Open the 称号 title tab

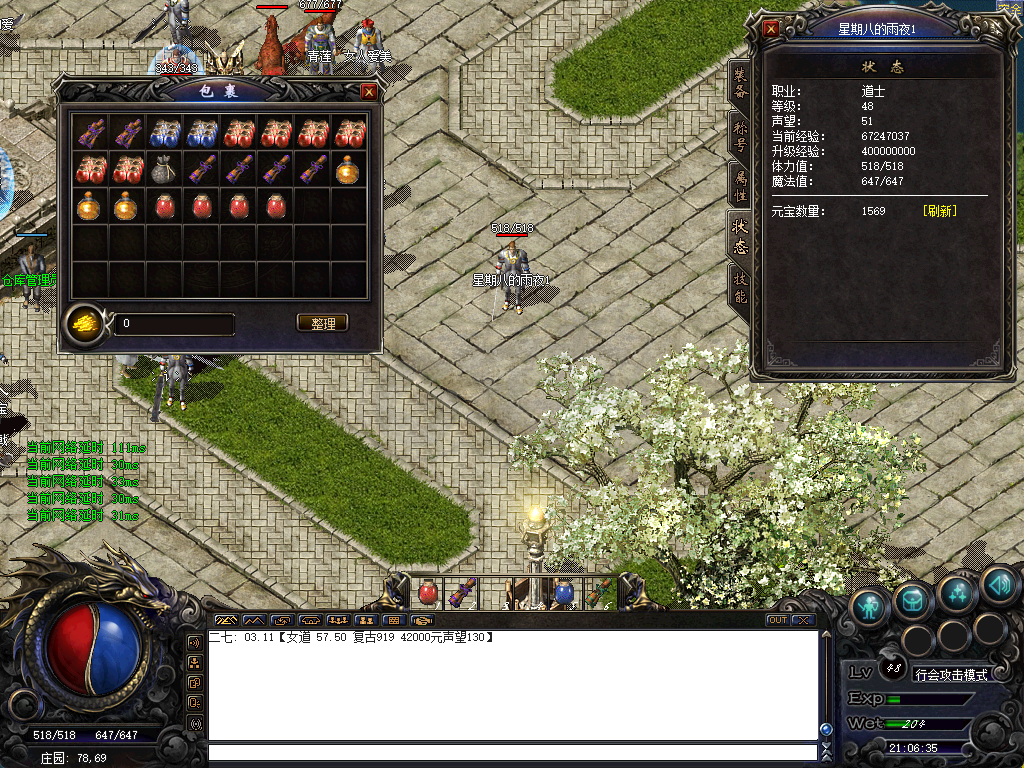[x=739, y=137]
